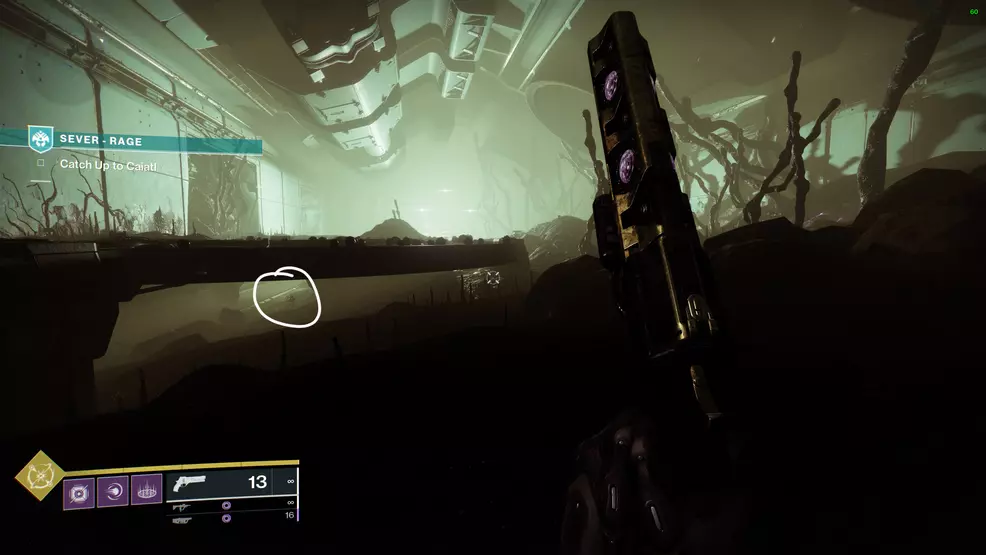Tick the Catch Up to Caiatl objective box

41,163
